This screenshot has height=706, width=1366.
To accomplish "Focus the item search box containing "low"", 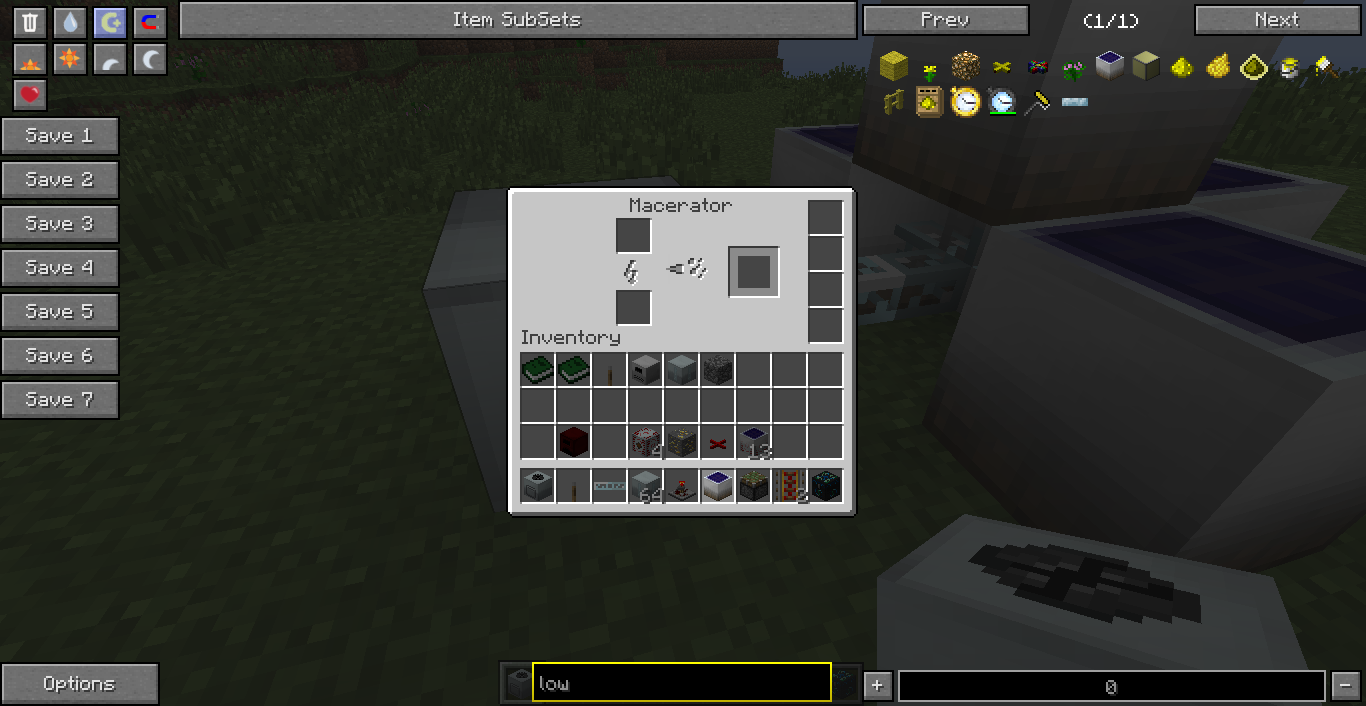I will click(681, 684).
